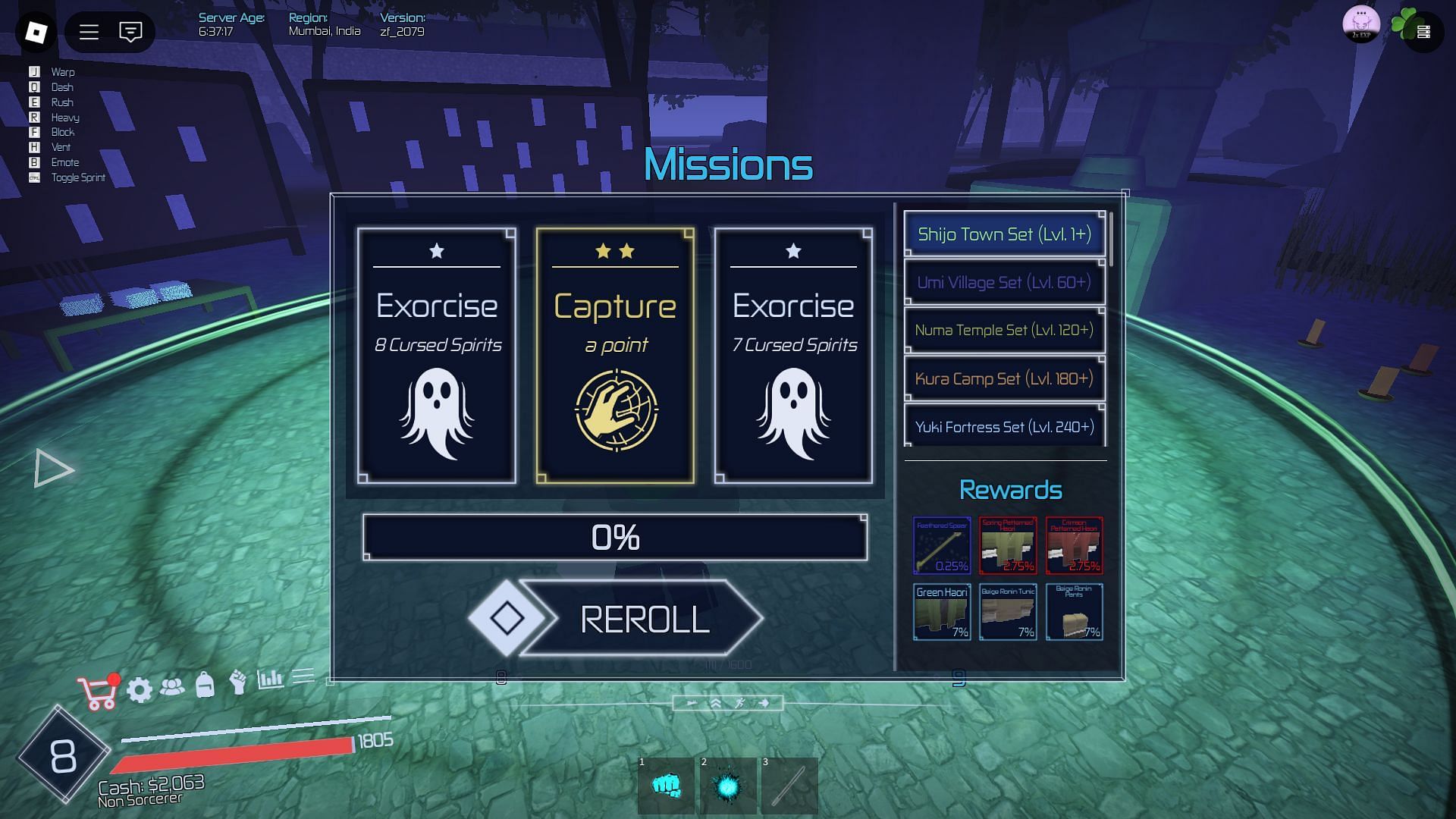Viewport: 1456px width, 819px height.
Task: Select the fist hotbar slot
Action: [666, 786]
